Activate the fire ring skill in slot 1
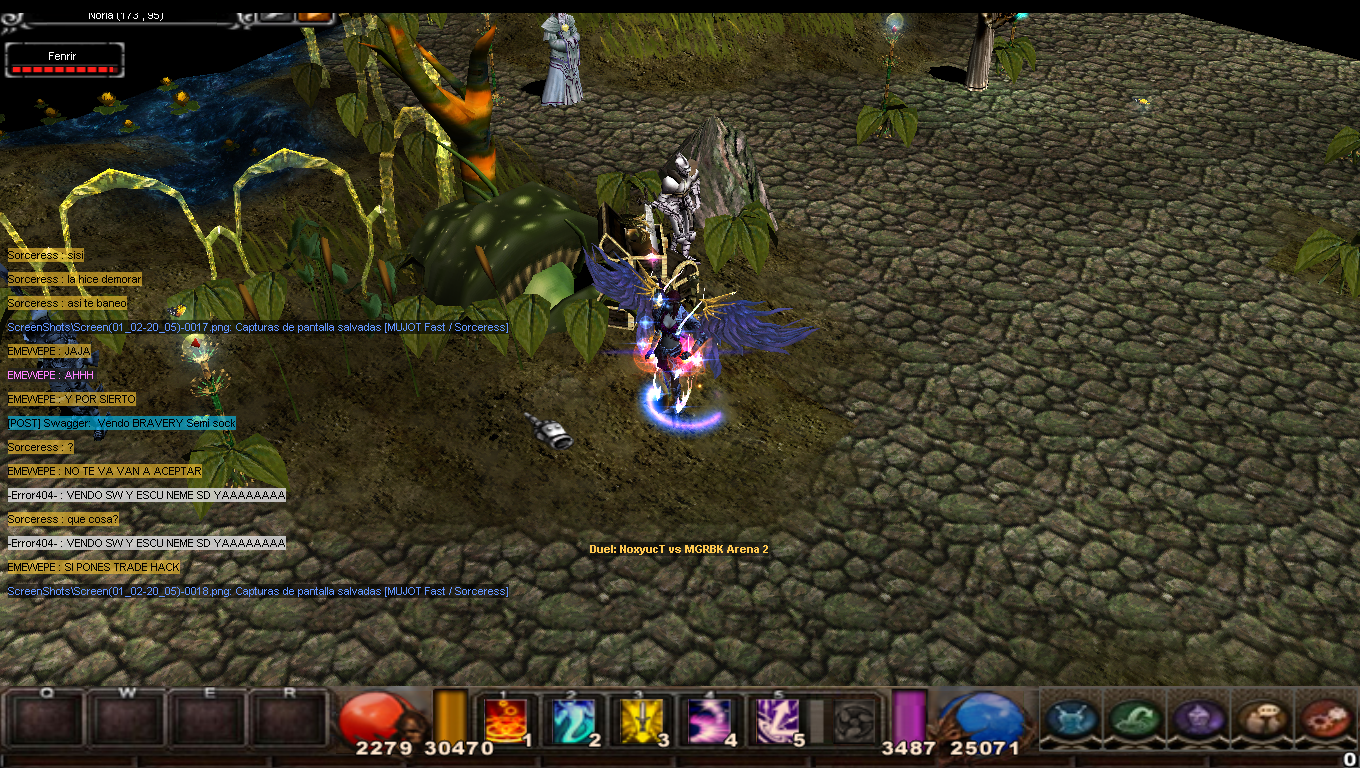The width and height of the screenshot is (1360, 768). 506,720
